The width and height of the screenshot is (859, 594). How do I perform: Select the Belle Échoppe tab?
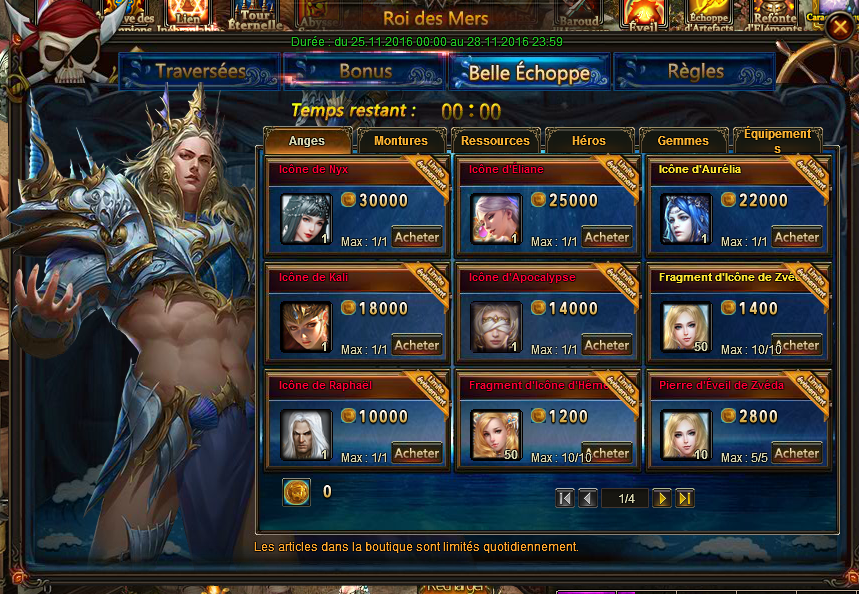tap(529, 72)
